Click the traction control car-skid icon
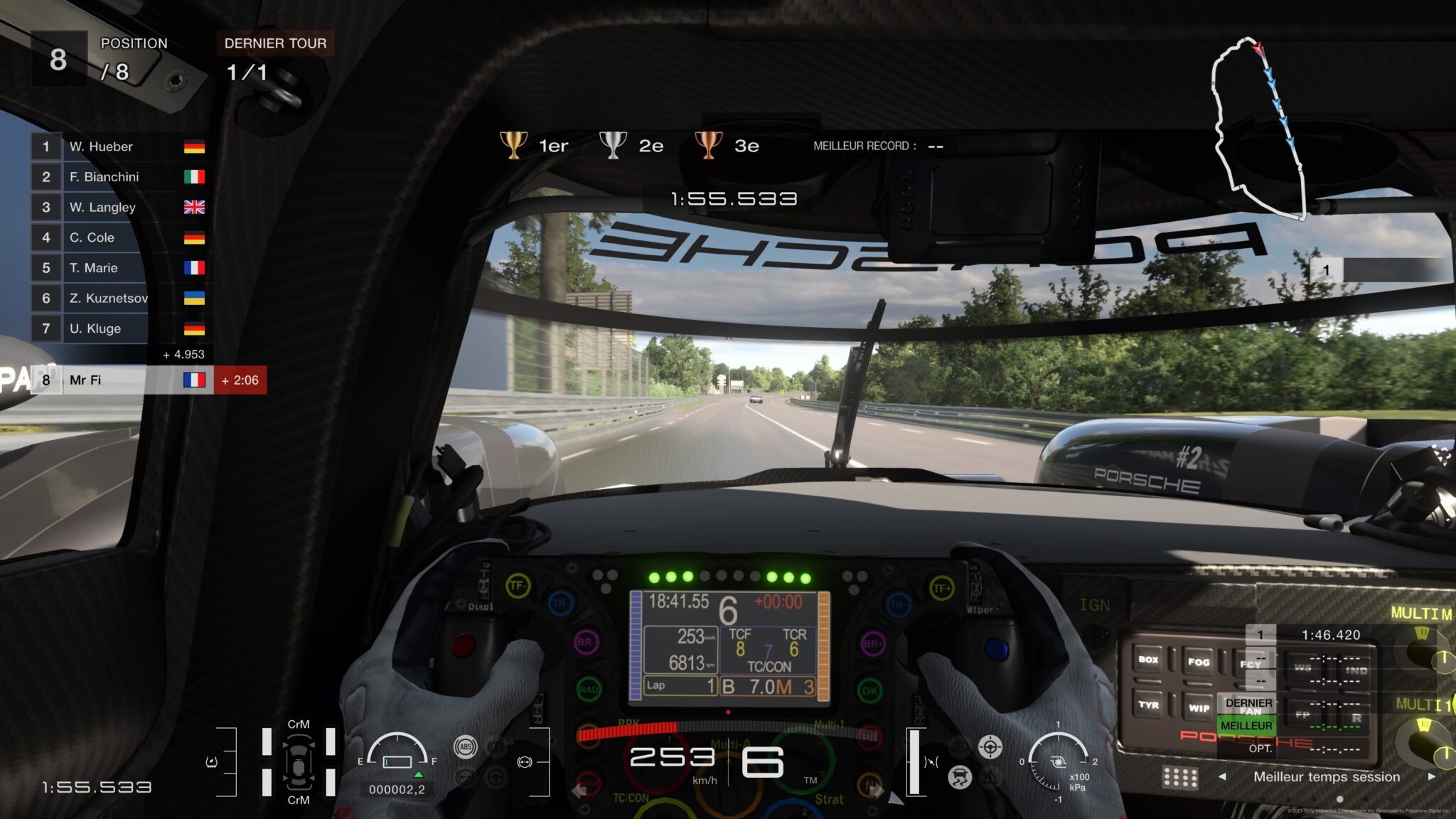 pos(960,776)
